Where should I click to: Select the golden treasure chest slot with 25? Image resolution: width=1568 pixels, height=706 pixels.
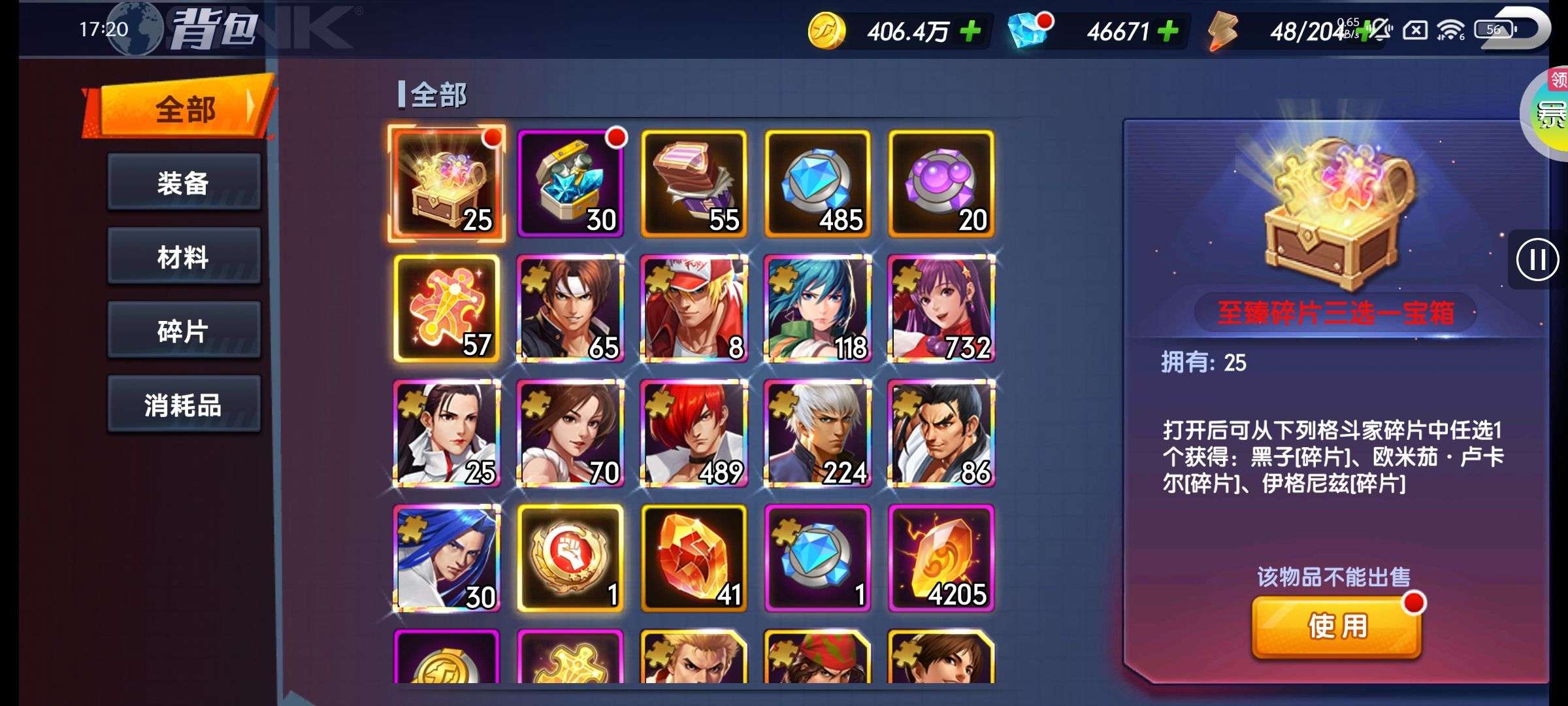pos(447,184)
